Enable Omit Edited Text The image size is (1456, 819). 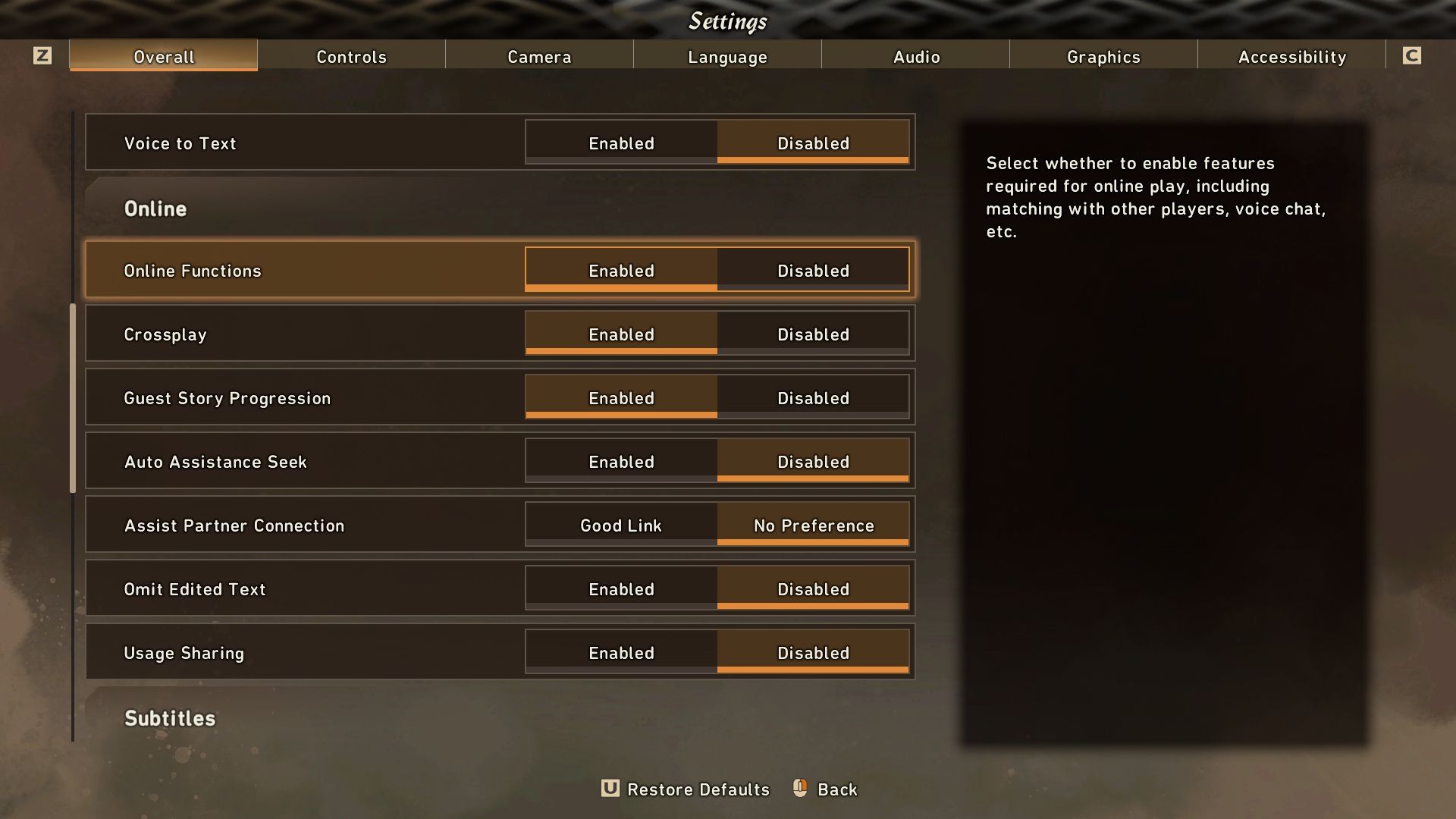621,588
